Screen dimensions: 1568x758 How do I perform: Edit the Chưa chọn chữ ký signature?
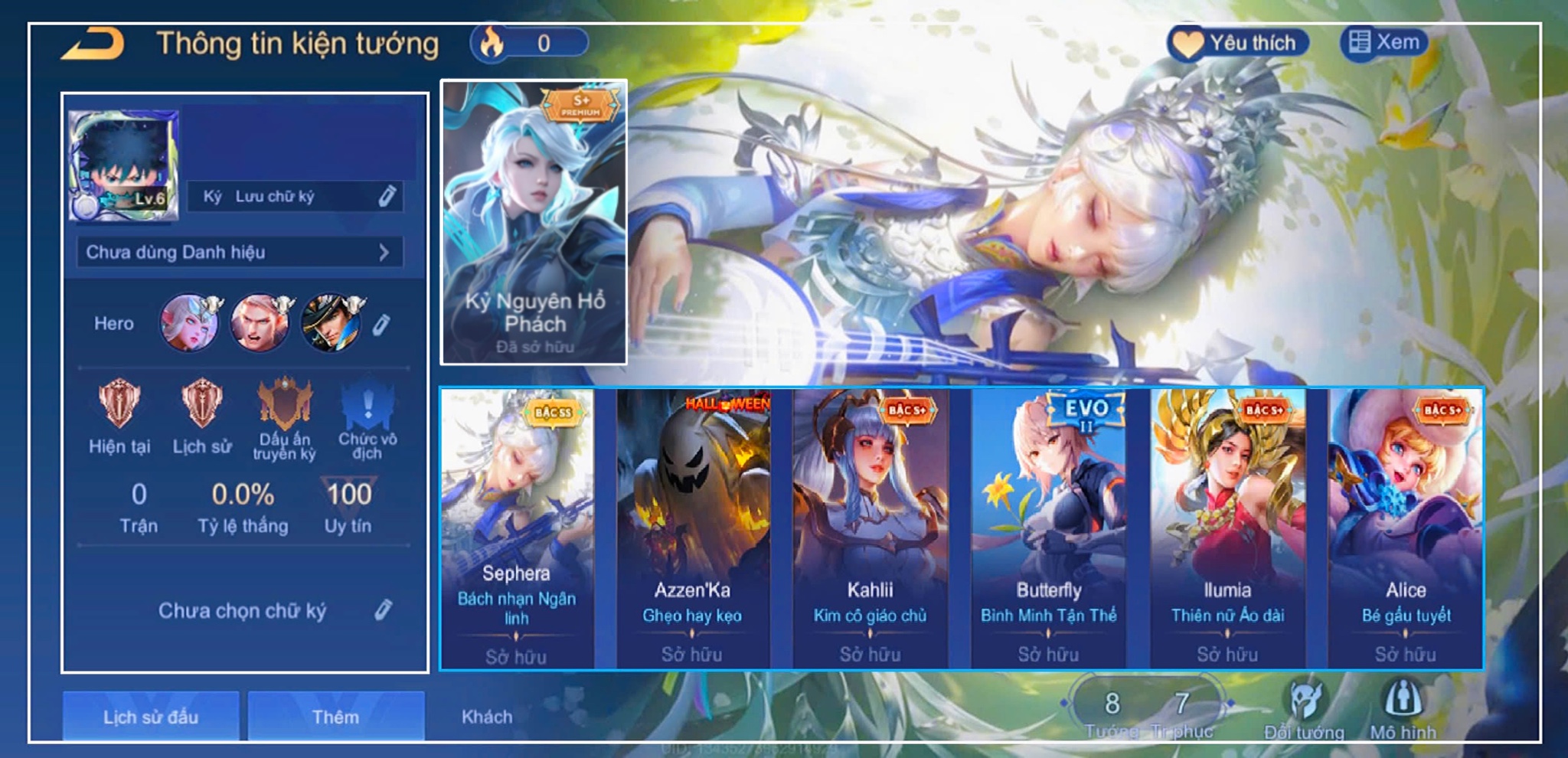coord(383,610)
